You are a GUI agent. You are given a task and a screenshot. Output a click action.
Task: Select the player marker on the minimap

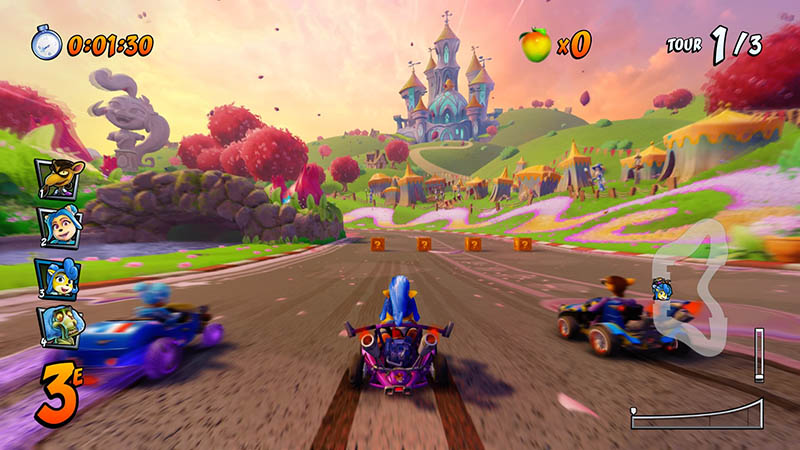click(661, 291)
